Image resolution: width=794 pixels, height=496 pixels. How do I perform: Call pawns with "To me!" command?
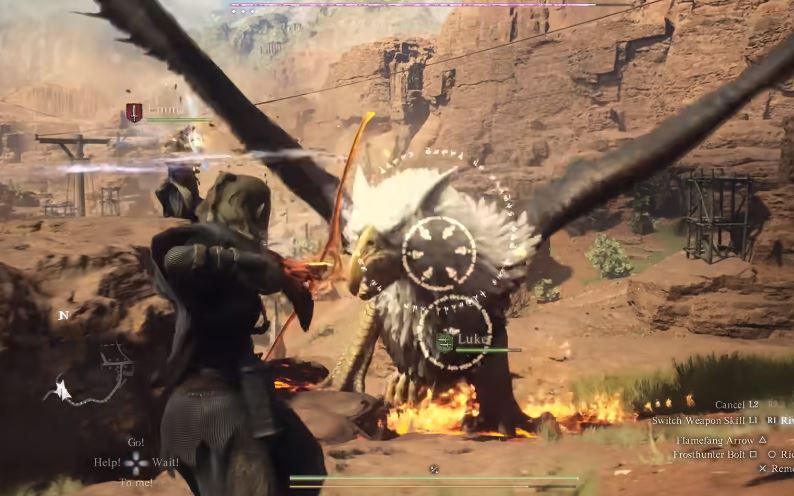[x=136, y=483]
